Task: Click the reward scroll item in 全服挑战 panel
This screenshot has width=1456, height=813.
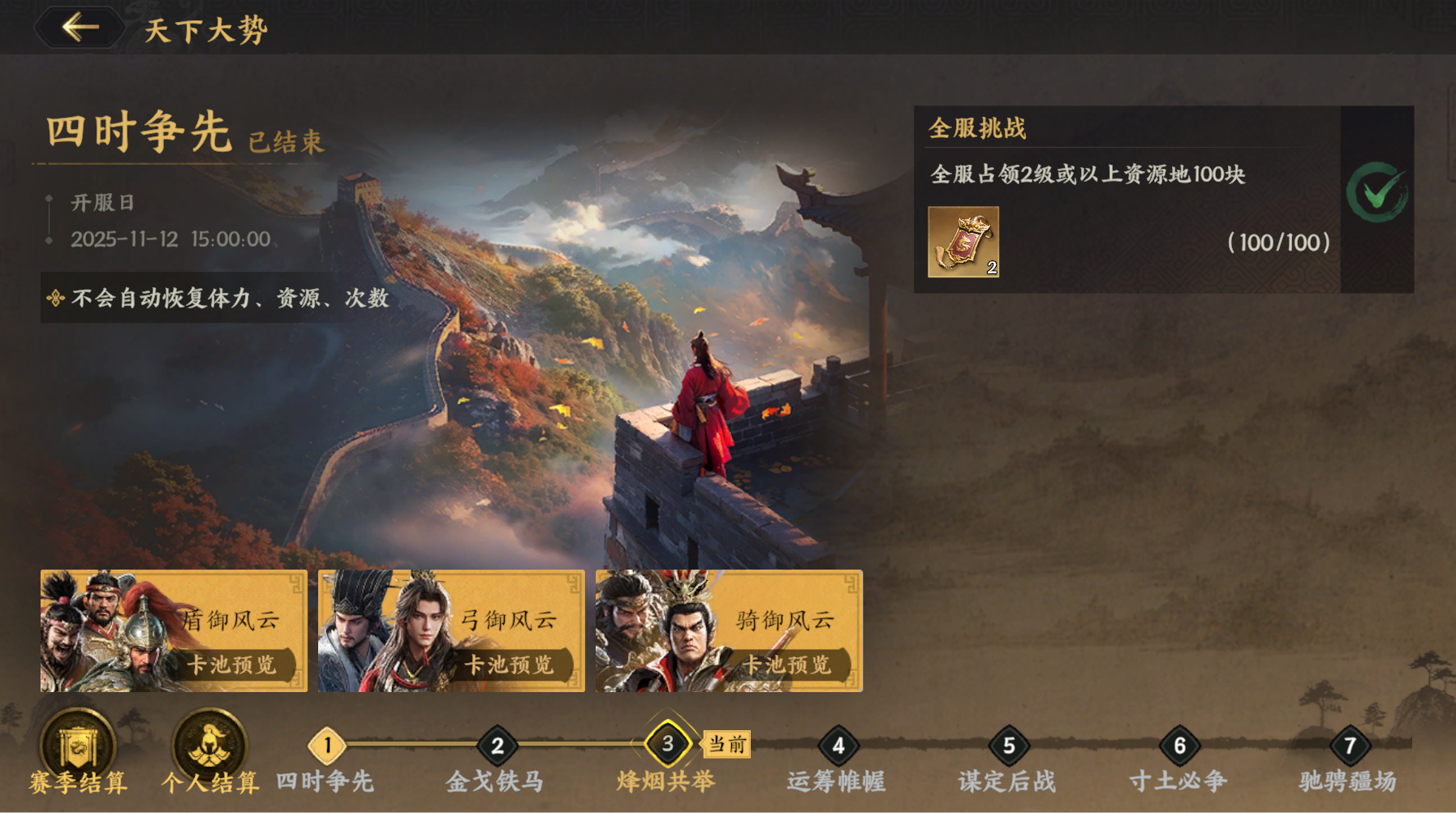Action: [x=963, y=243]
